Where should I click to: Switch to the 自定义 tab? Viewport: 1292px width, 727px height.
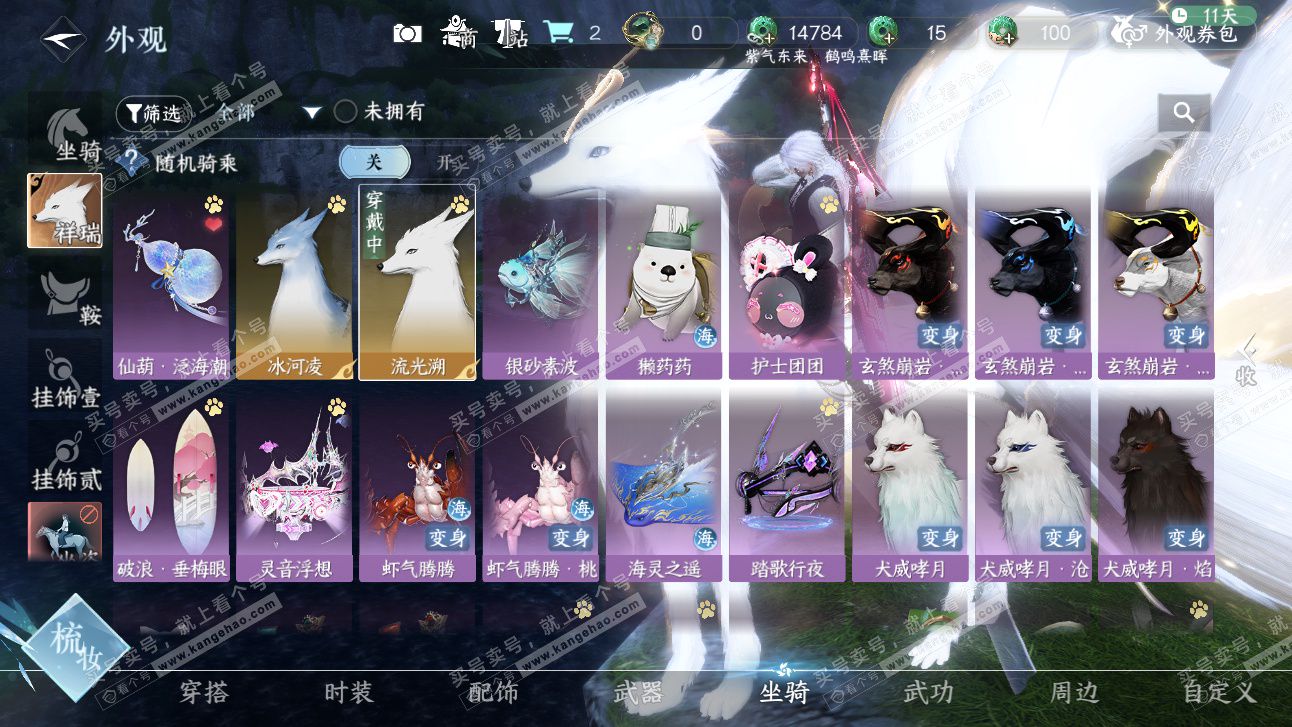tap(1218, 692)
